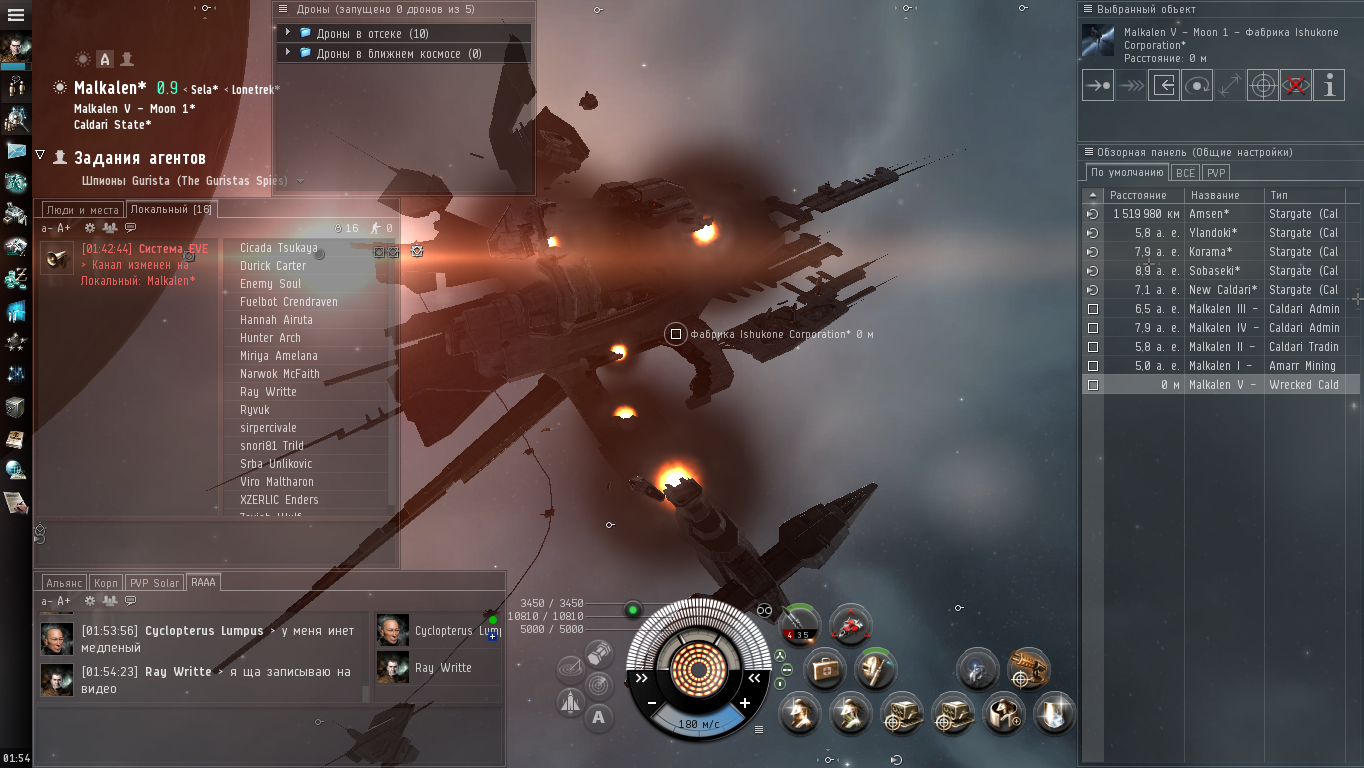Expand the "Дроны в отсеке (10)" group

pyautogui.click(x=288, y=33)
